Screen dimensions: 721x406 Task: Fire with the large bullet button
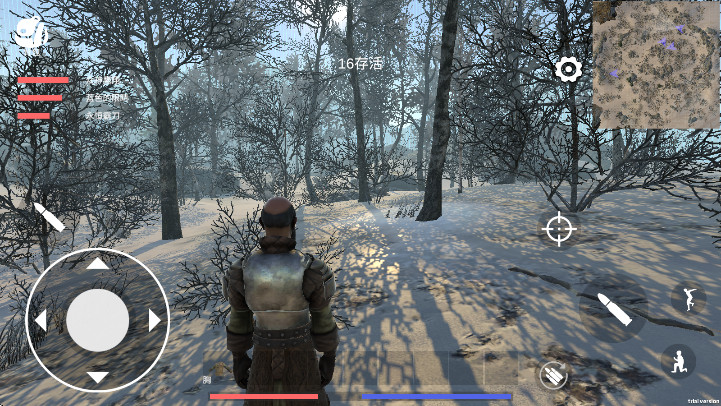point(612,308)
